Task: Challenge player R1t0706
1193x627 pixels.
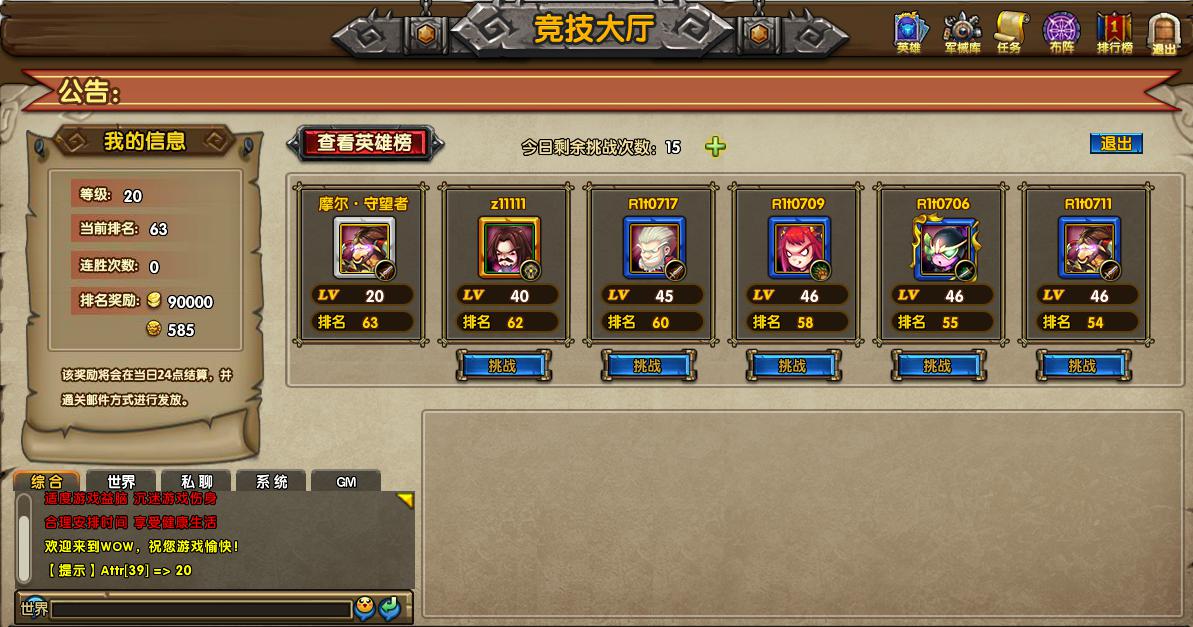Action: point(937,366)
